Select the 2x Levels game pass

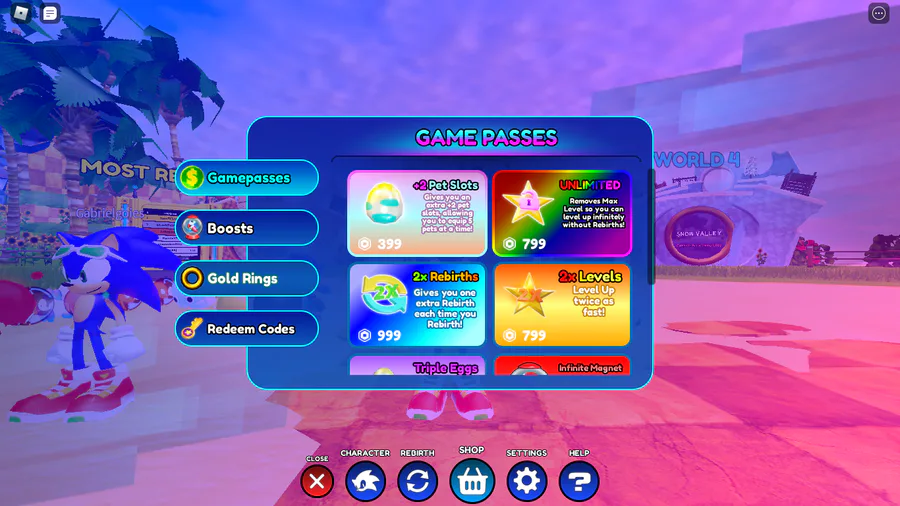tap(562, 304)
